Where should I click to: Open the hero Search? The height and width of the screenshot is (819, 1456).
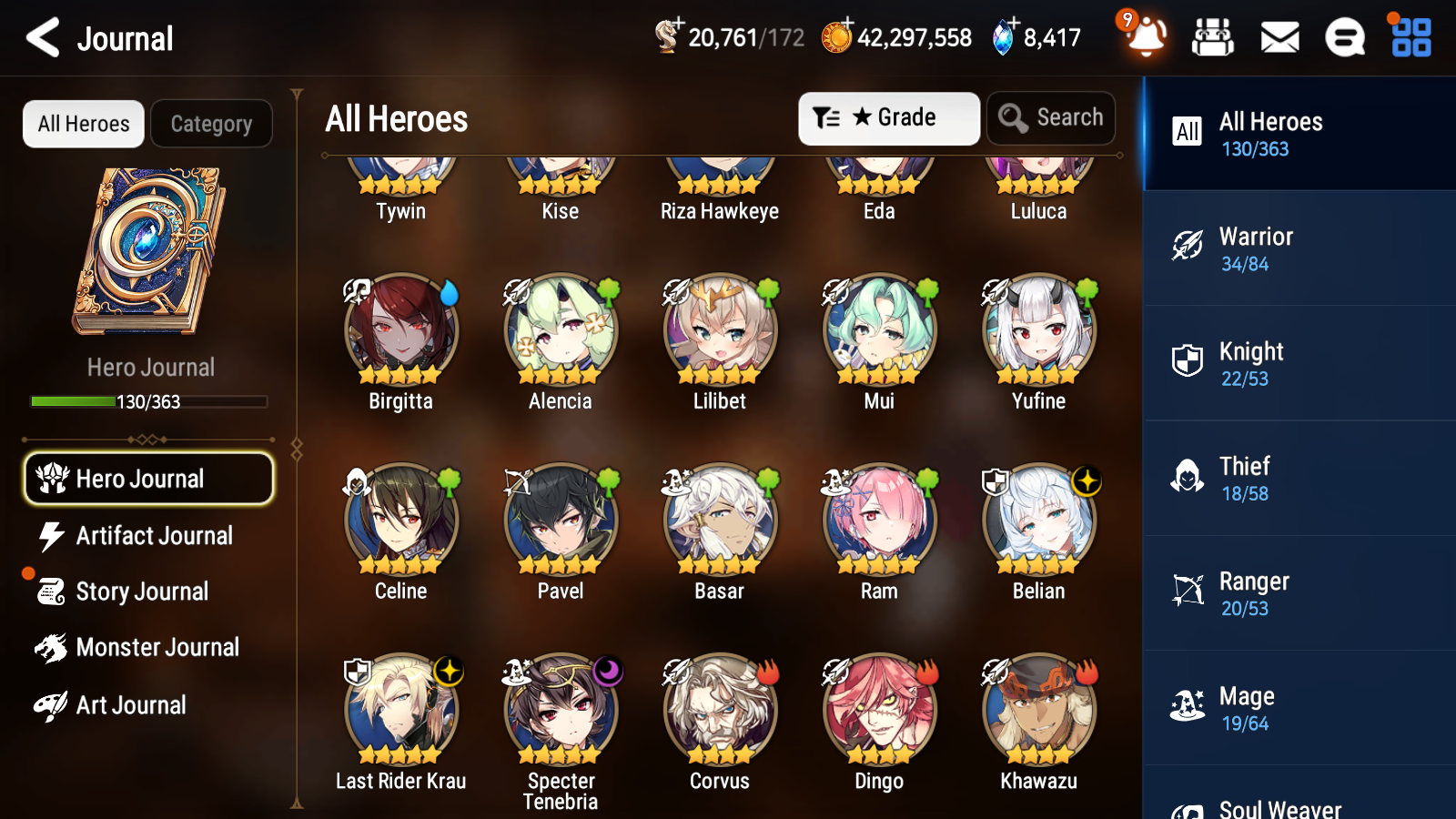click(x=1051, y=117)
